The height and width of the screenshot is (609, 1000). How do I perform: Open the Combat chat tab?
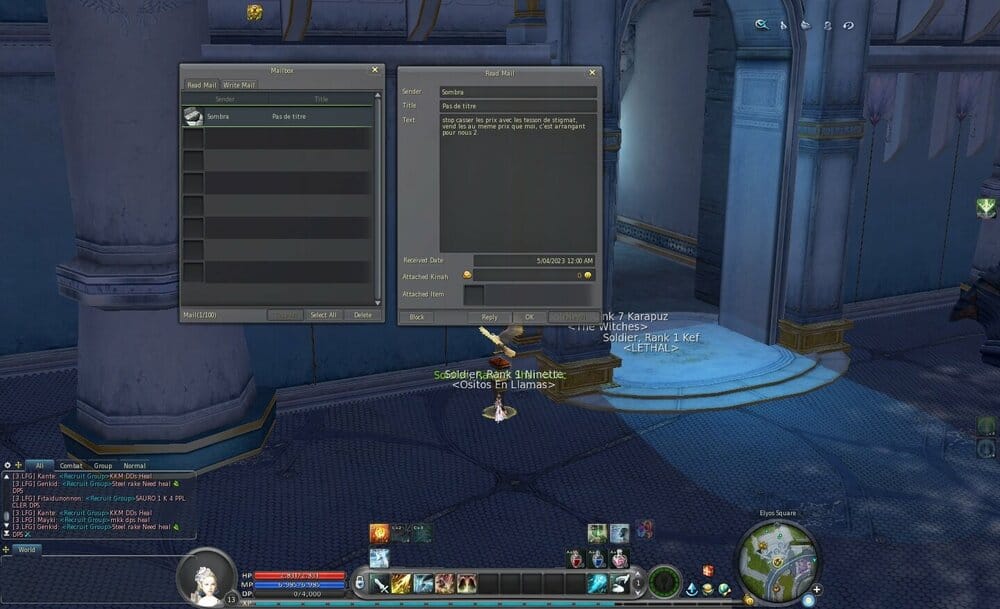[71, 466]
